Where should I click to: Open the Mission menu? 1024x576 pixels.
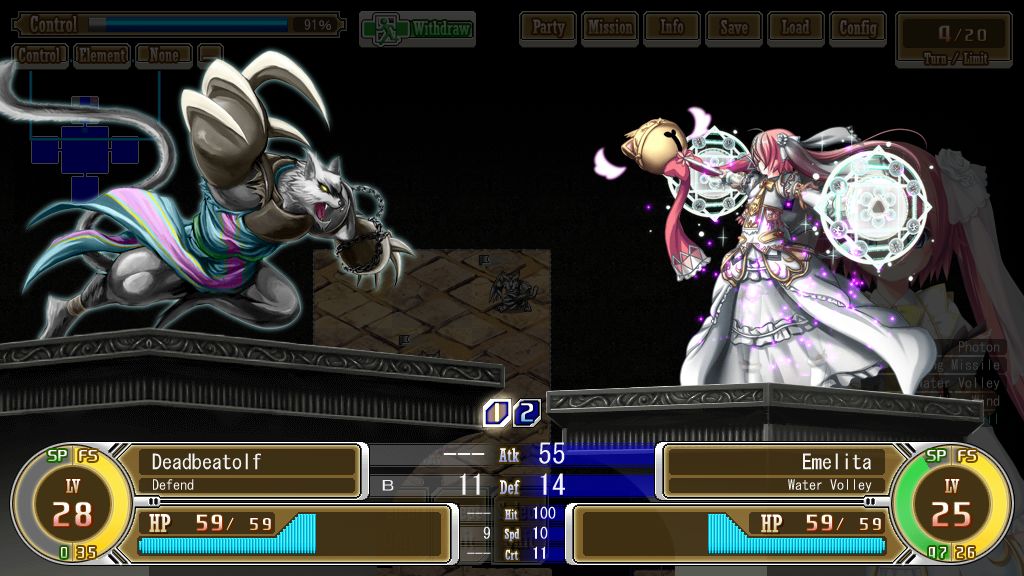coord(610,28)
